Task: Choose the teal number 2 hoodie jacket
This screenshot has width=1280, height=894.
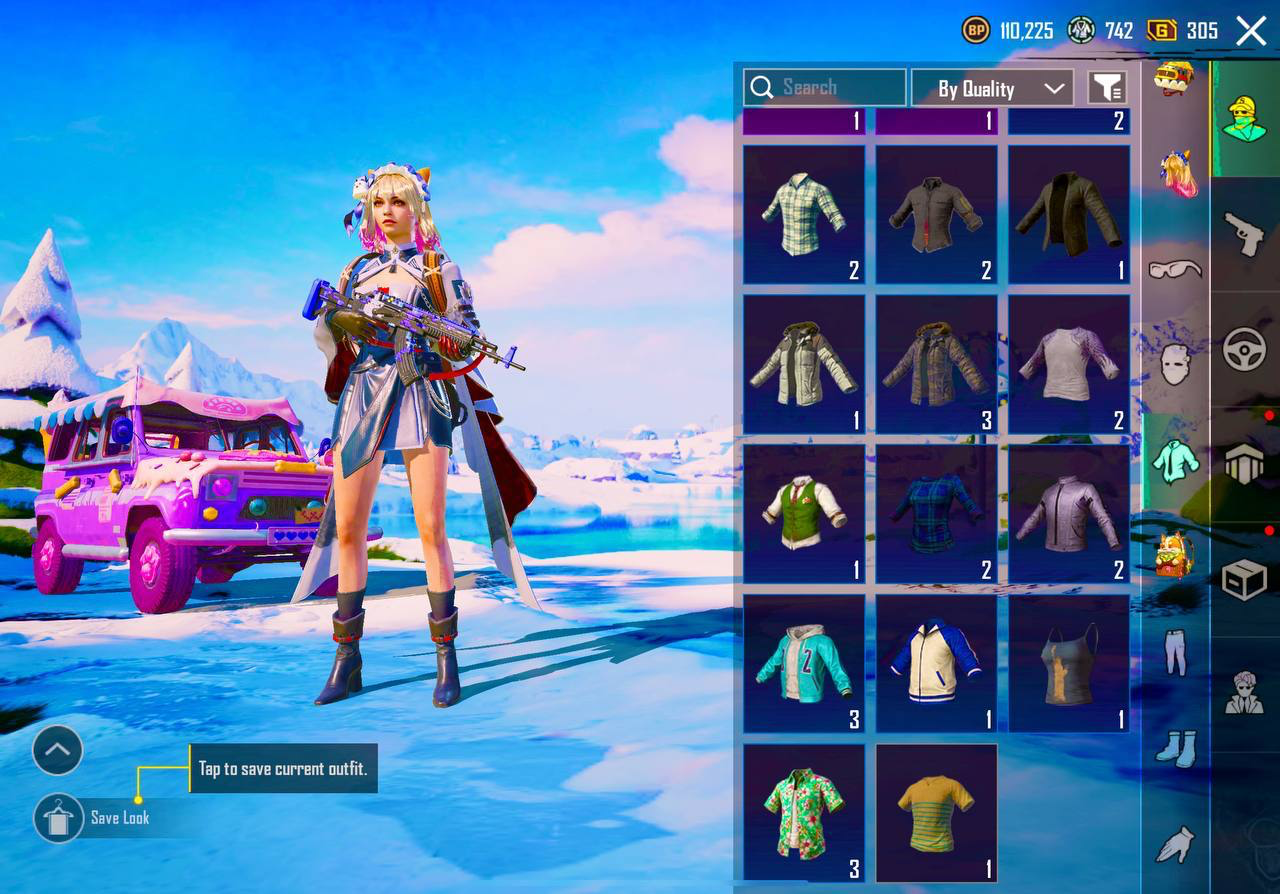Action: pos(804,664)
